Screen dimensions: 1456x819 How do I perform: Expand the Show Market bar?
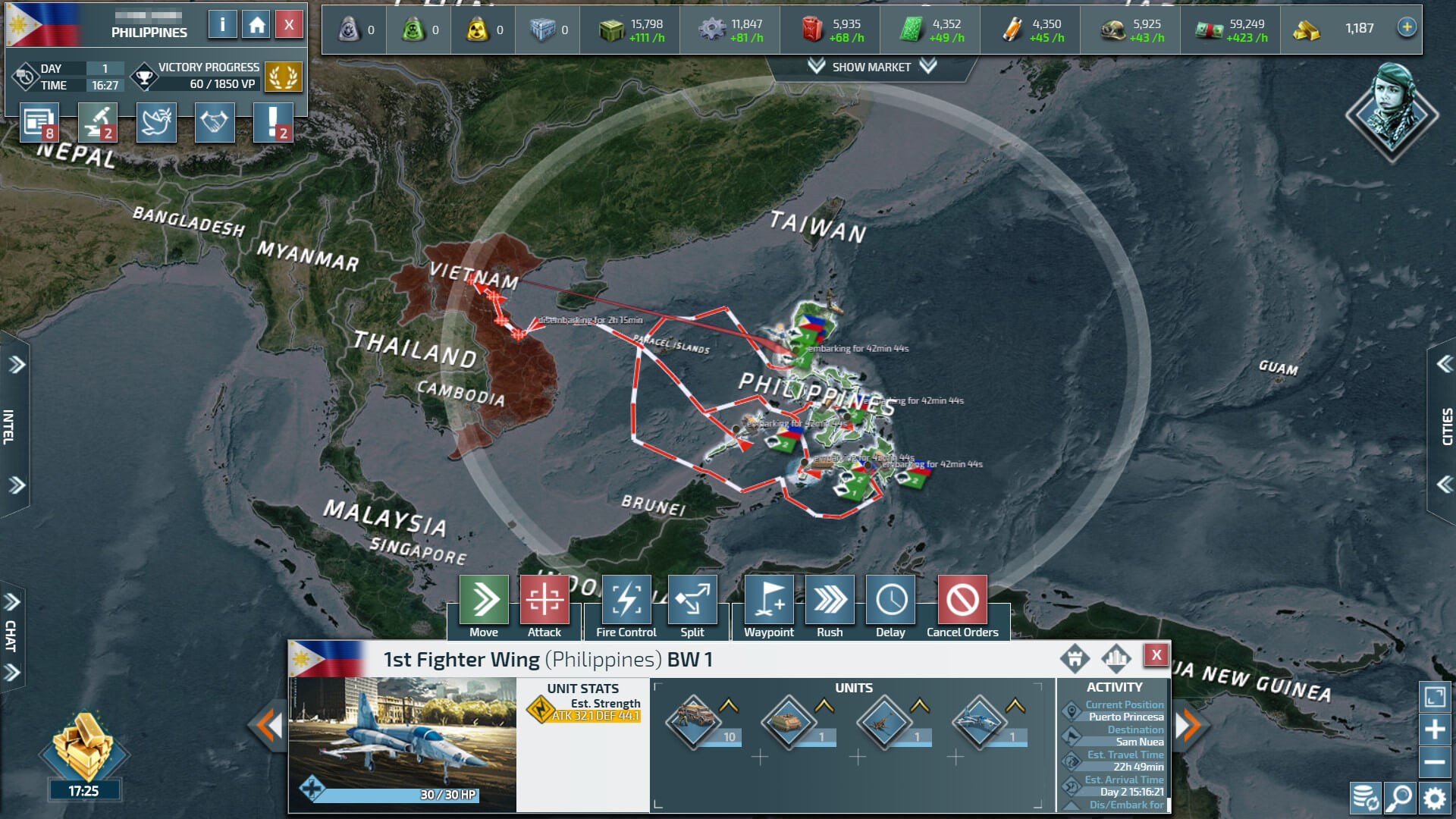871,67
